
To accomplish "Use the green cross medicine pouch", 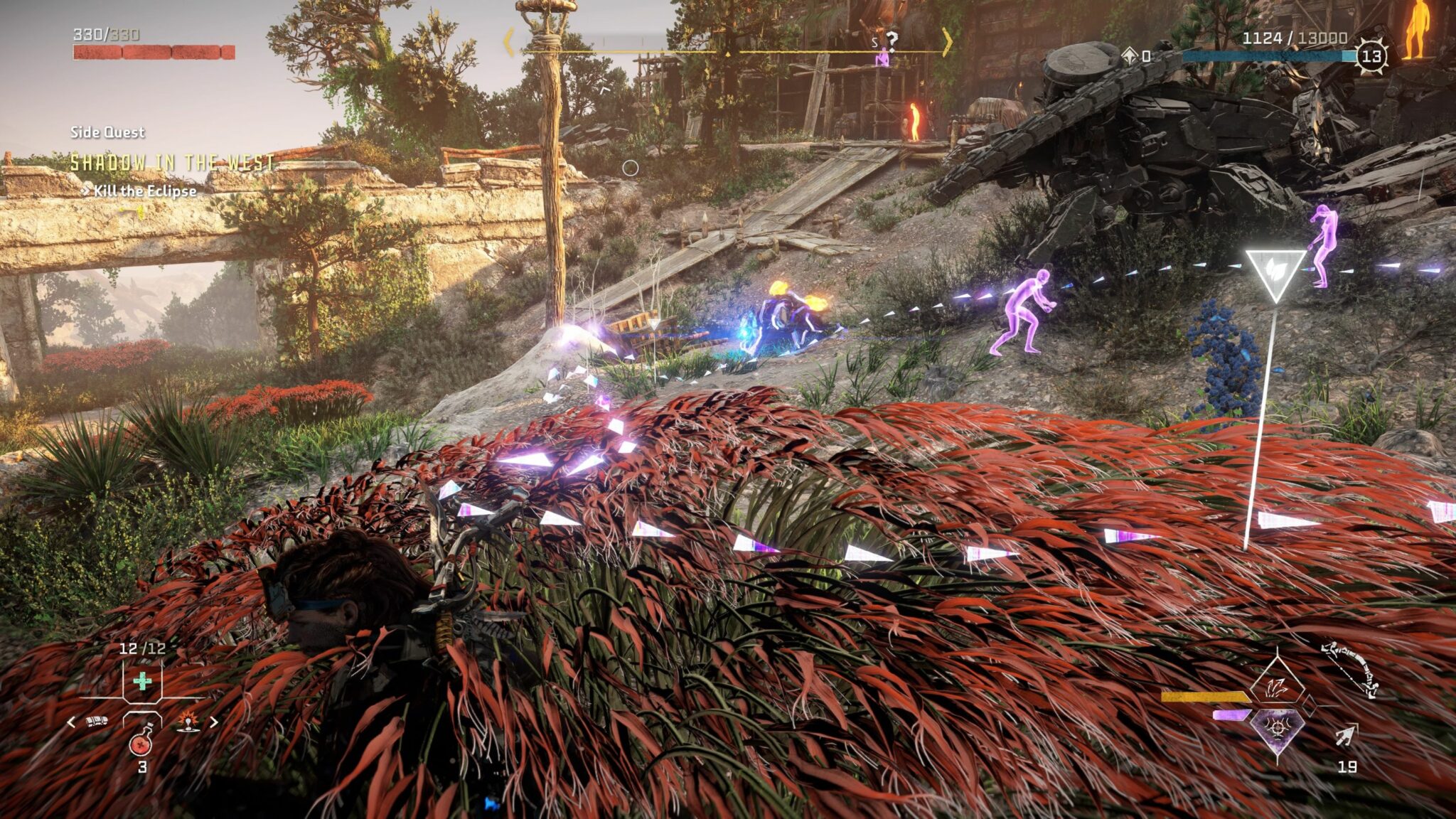I will [x=142, y=682].
